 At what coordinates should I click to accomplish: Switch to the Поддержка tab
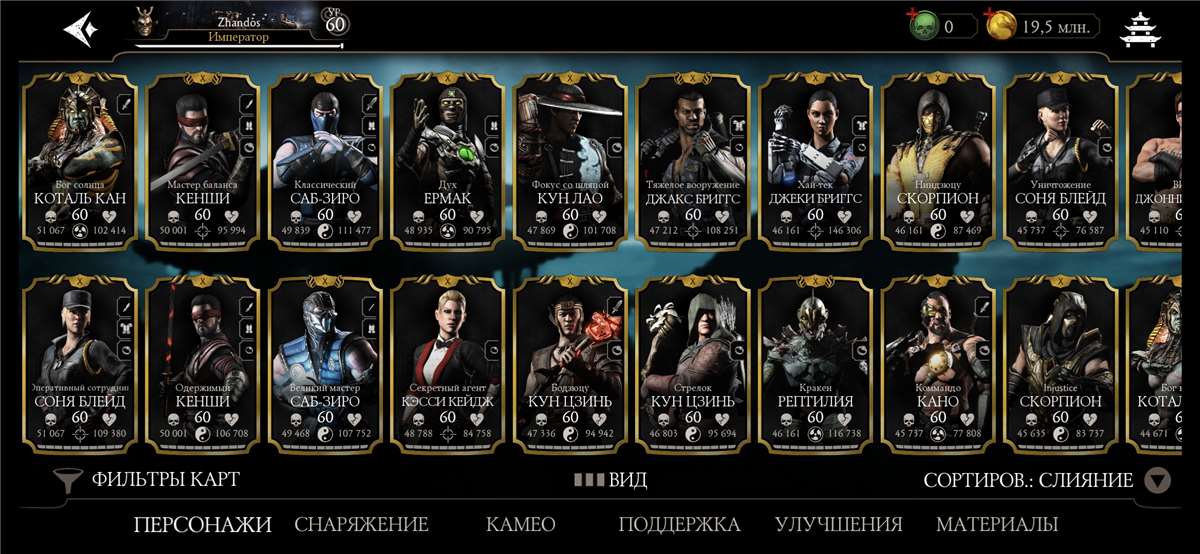679,524
